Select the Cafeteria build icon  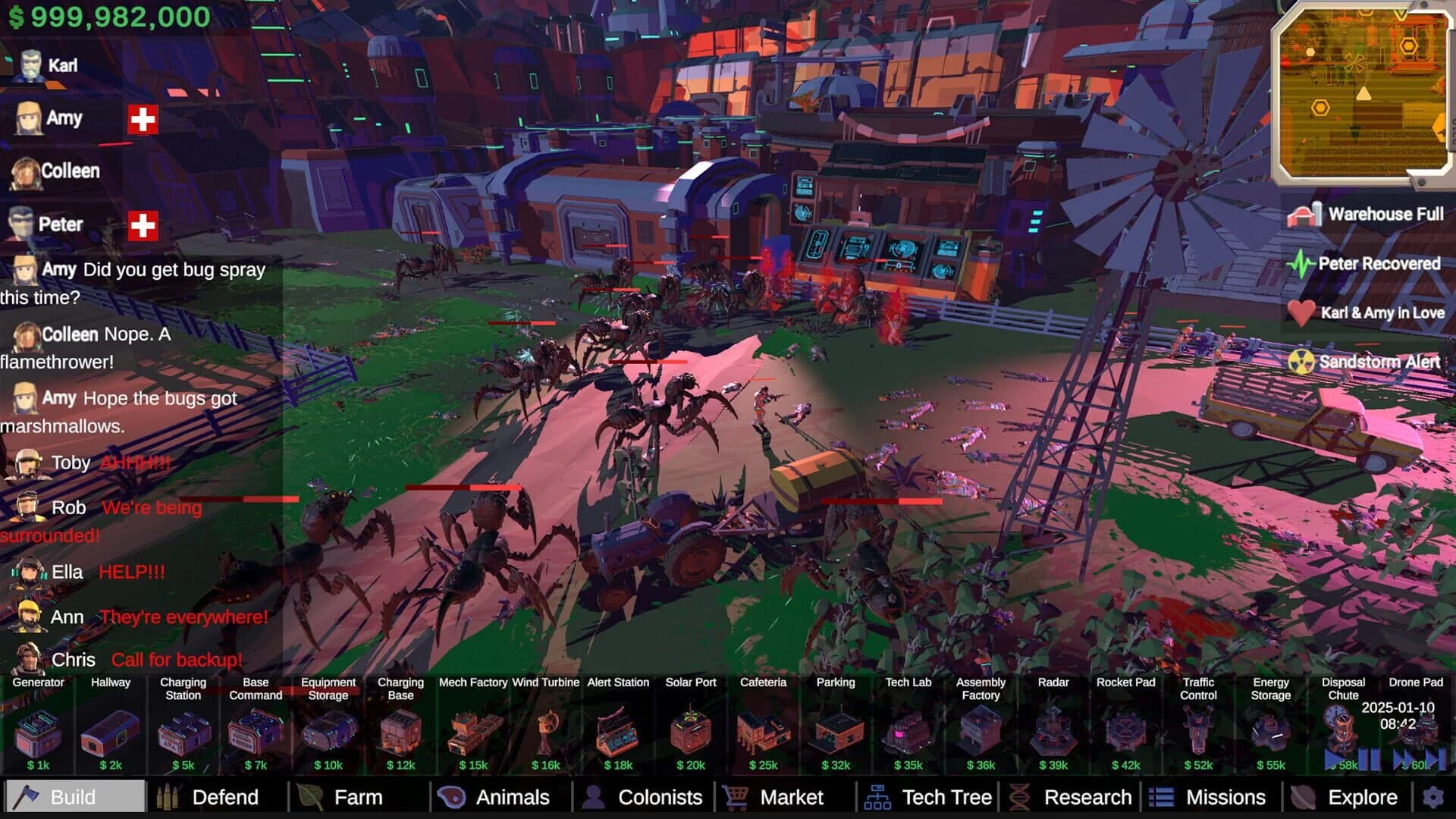point(763,730)
